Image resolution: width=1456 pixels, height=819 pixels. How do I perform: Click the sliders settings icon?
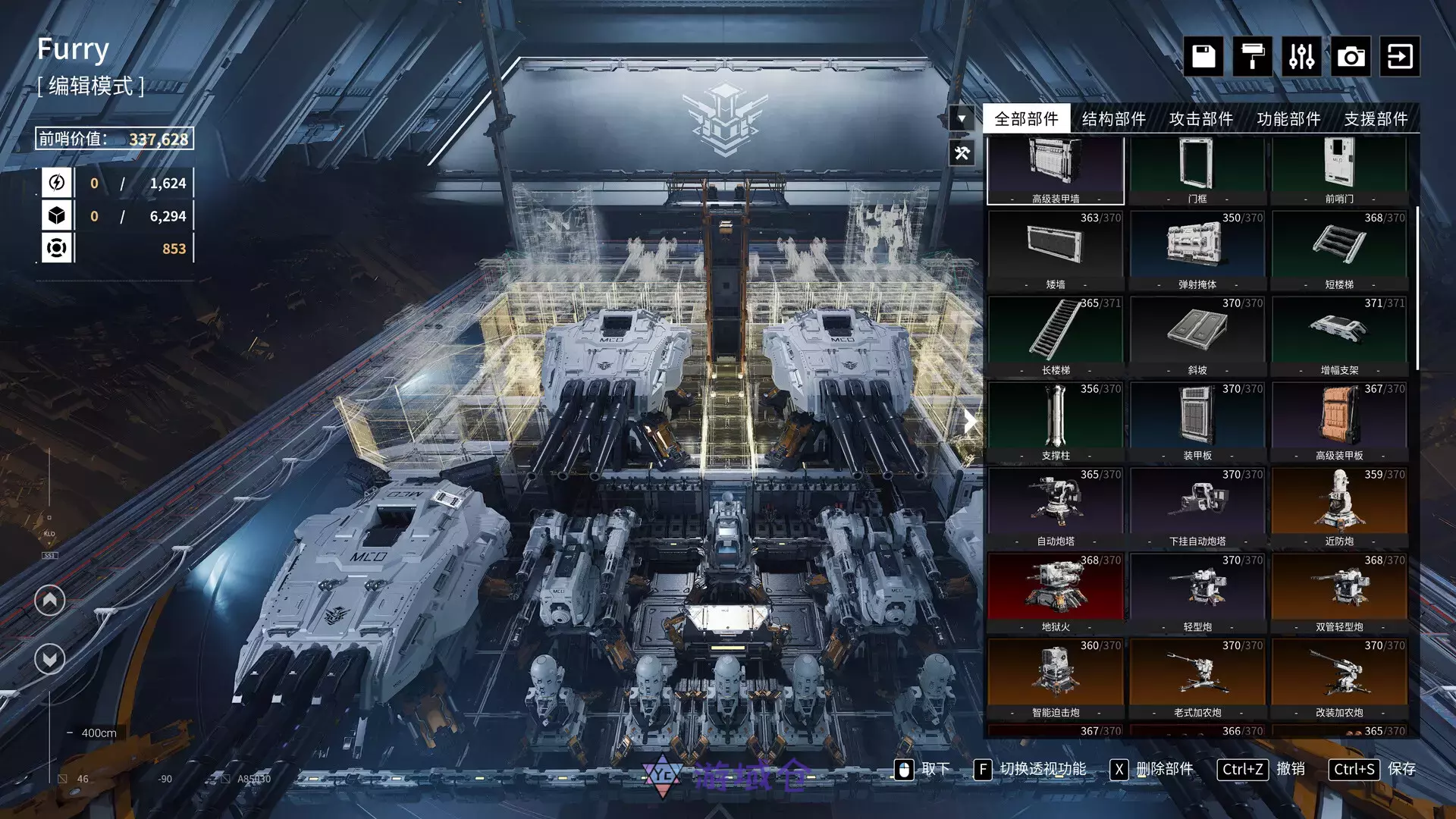[1301, 57]
